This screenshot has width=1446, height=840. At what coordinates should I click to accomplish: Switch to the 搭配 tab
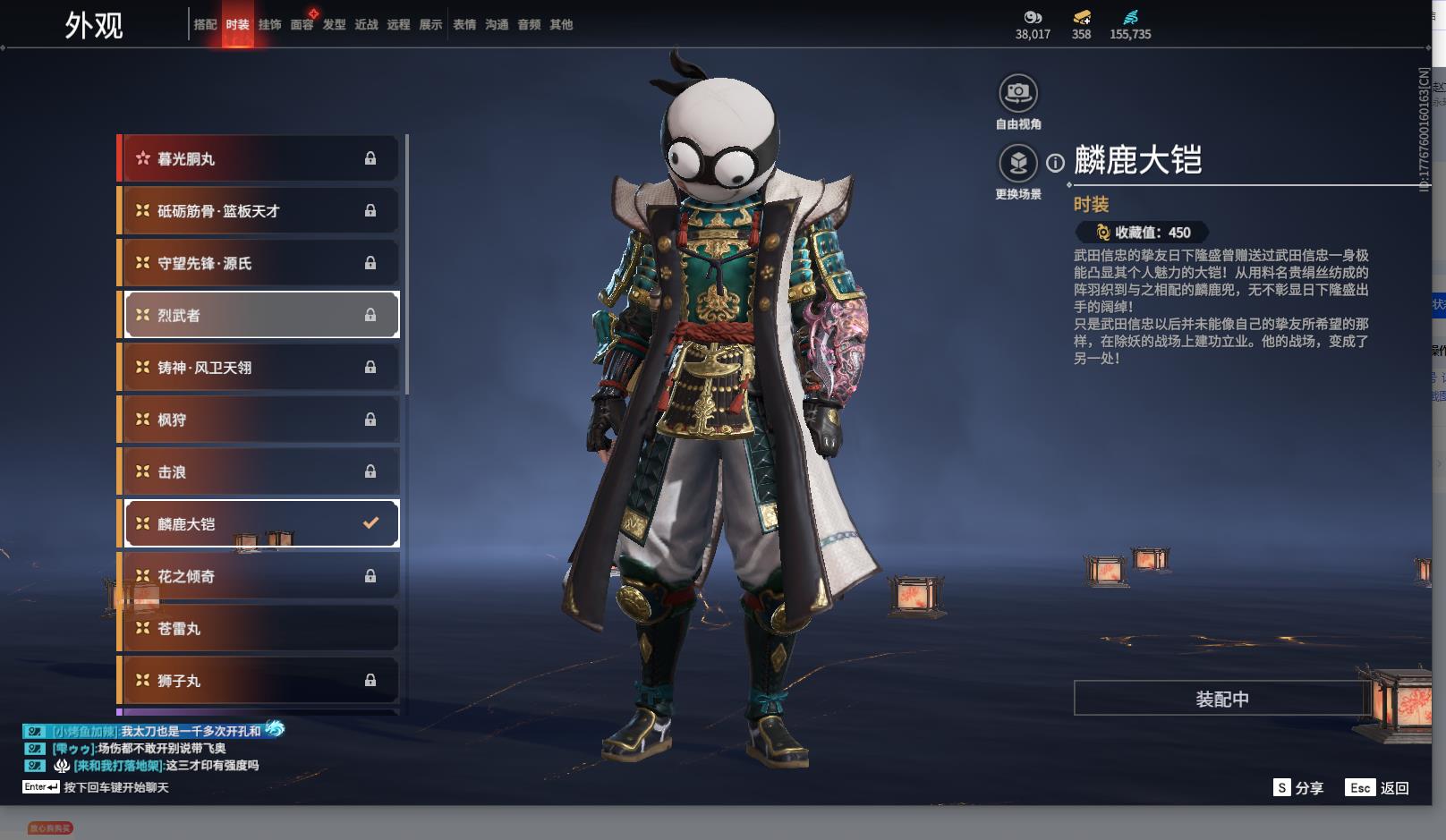pyautogui.click(x=205, y=25)
